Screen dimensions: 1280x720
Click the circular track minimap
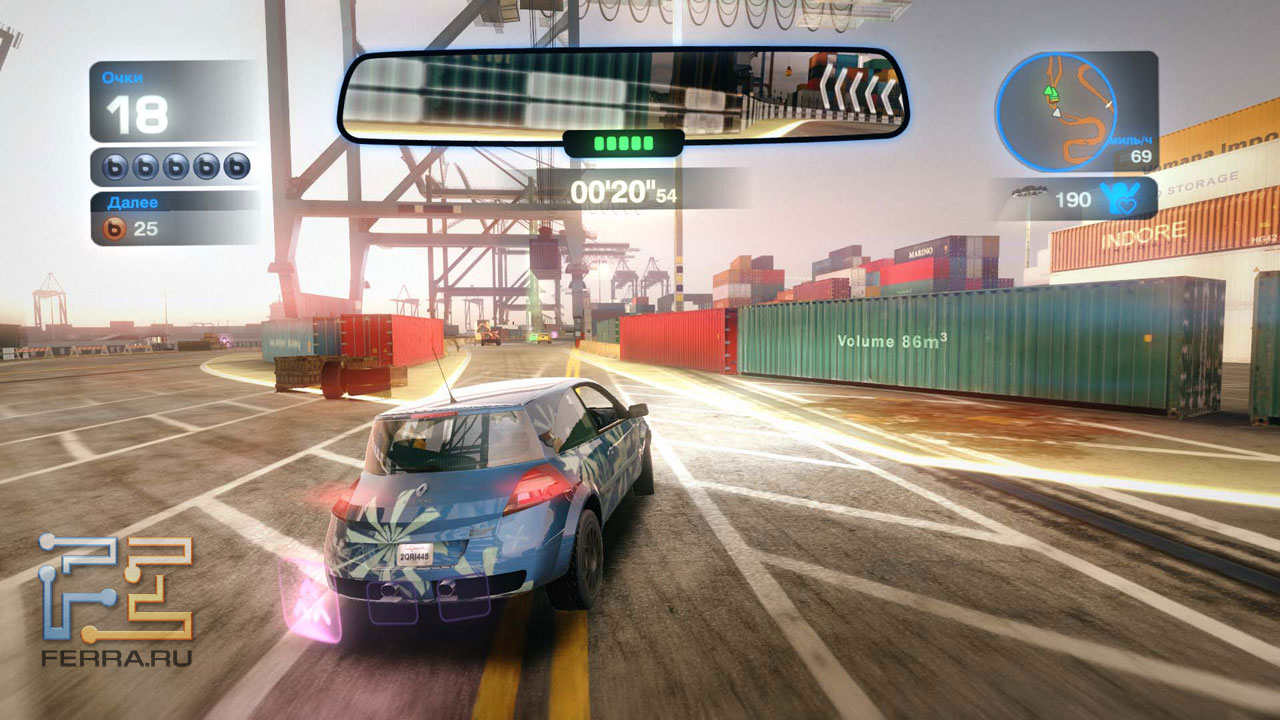1055,111
